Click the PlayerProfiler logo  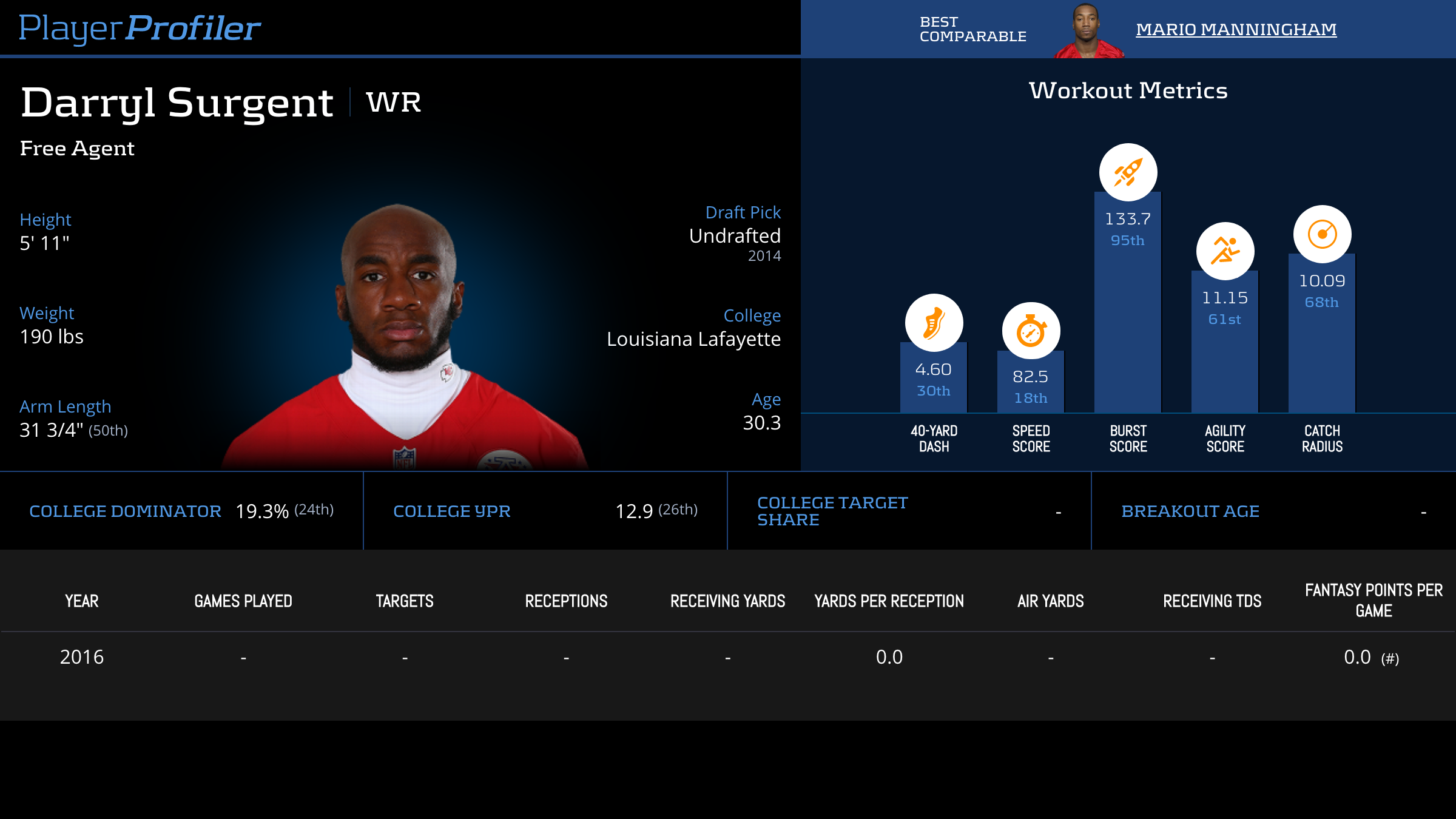140,29
